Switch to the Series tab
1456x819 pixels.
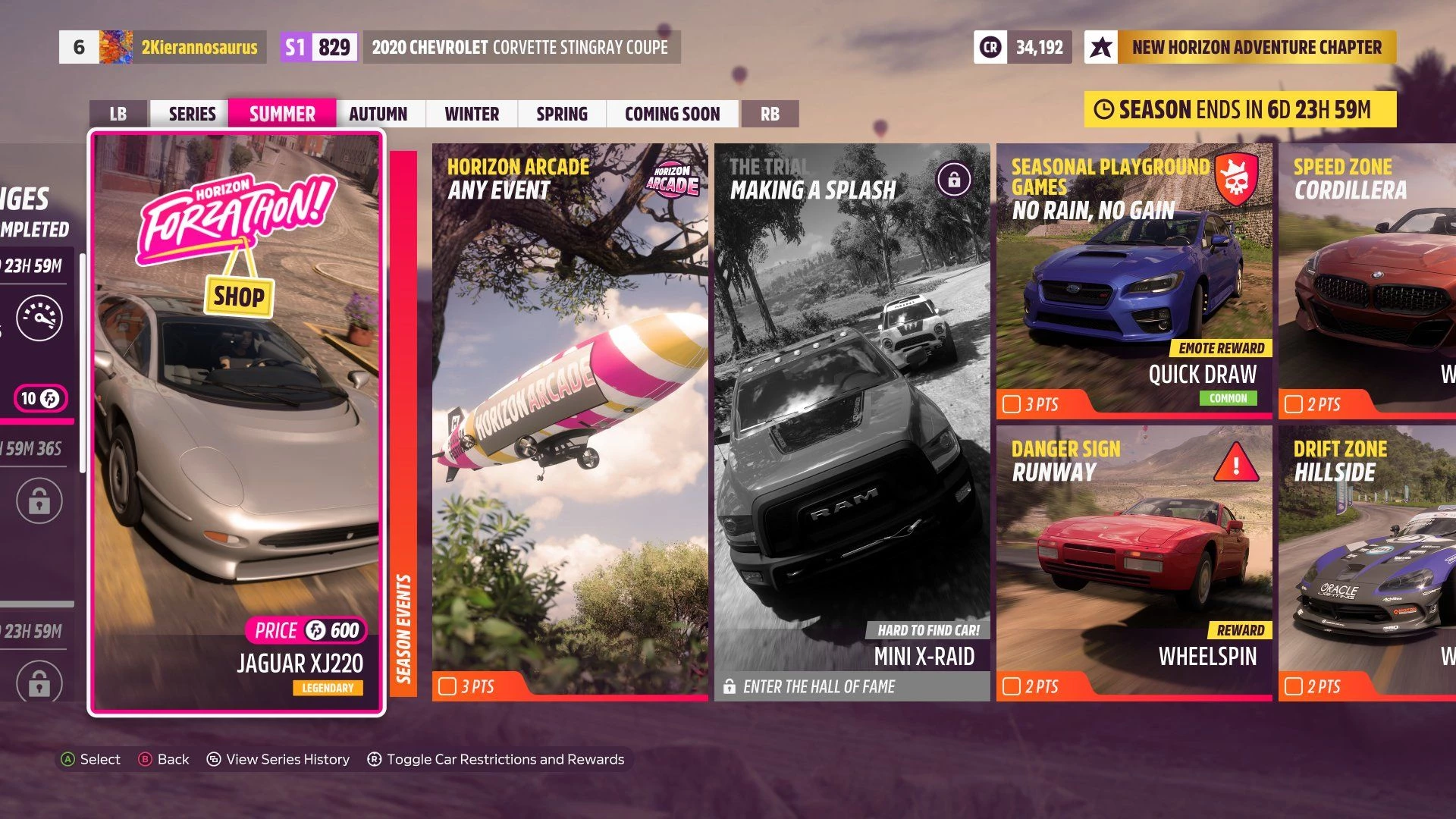[192, 114]
